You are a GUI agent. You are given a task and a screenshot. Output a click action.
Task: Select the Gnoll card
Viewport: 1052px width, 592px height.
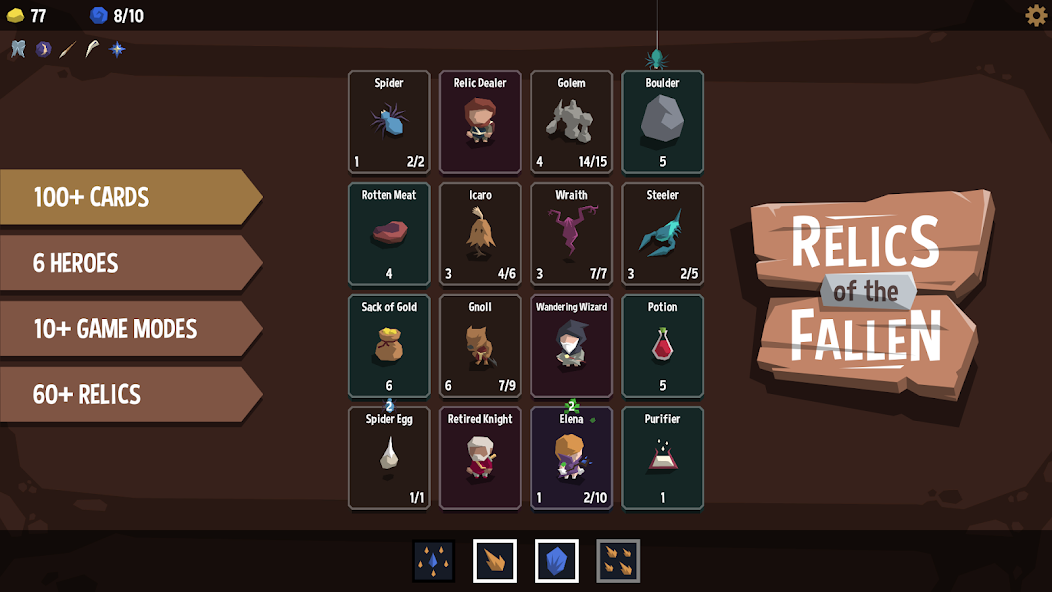[480, 346]
